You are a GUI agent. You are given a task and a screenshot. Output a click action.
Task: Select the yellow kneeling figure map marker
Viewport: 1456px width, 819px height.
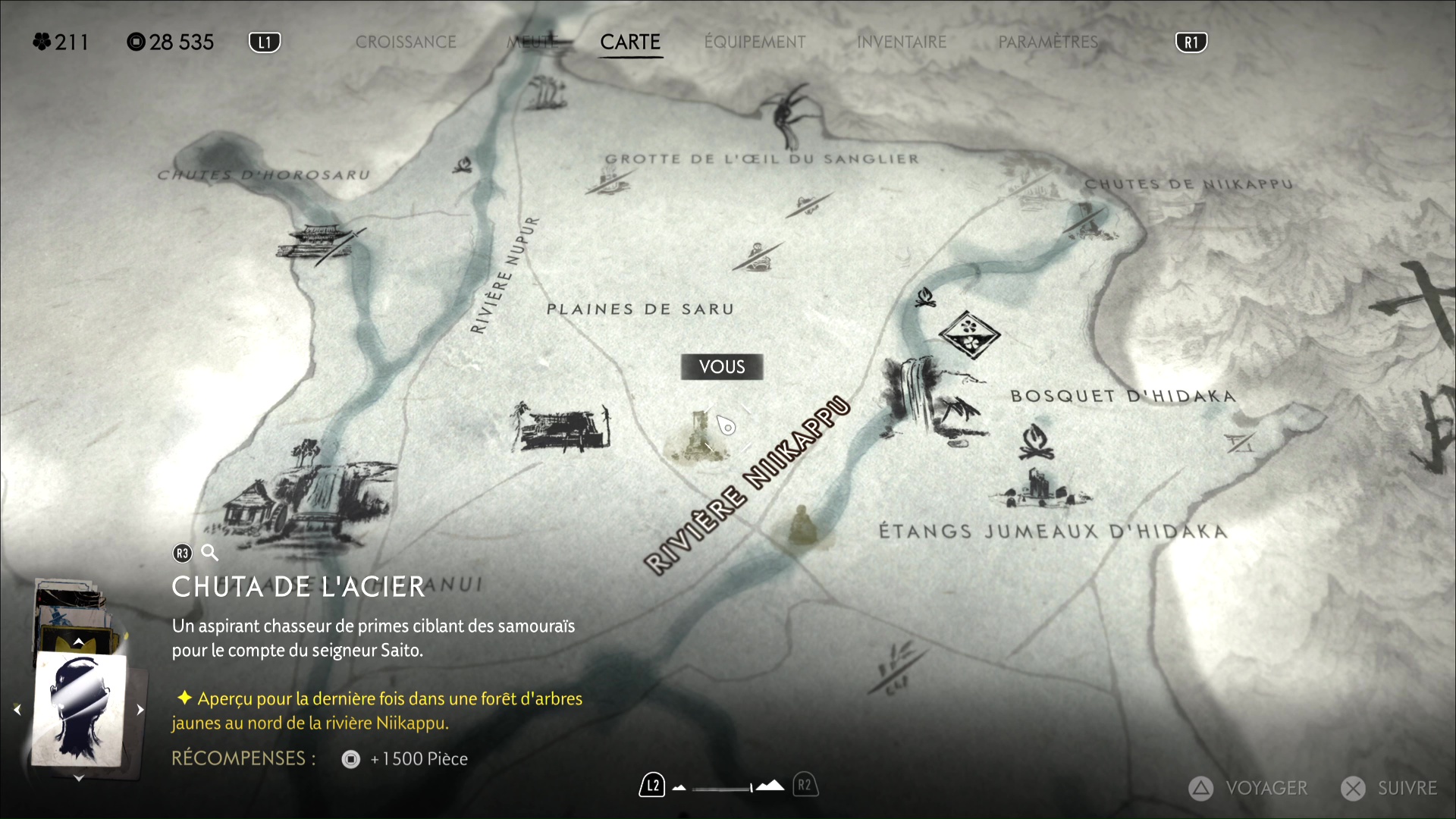pos(800,525)
